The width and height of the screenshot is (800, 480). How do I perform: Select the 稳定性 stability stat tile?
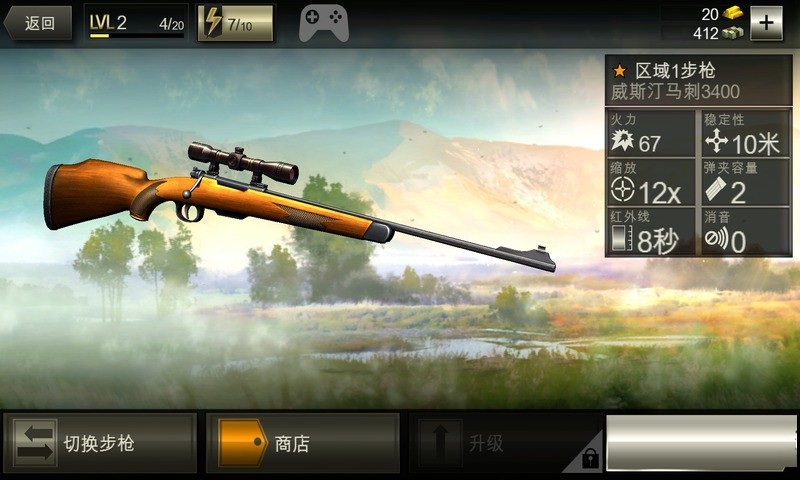[742, 135]
